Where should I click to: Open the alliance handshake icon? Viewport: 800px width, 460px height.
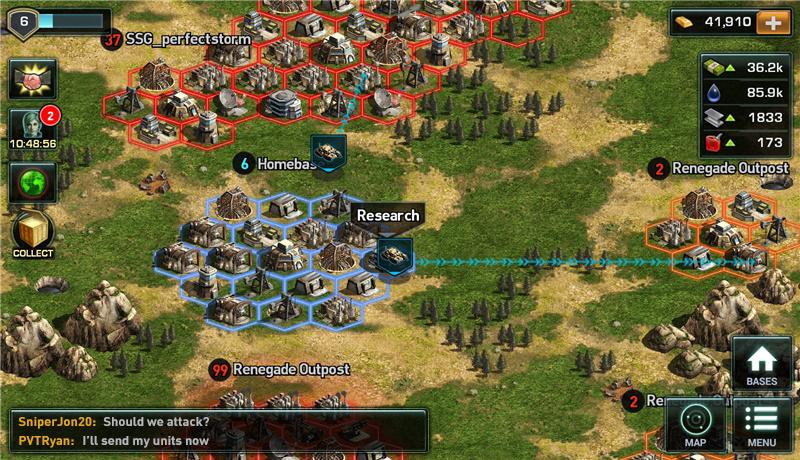[x=32, y=79]
